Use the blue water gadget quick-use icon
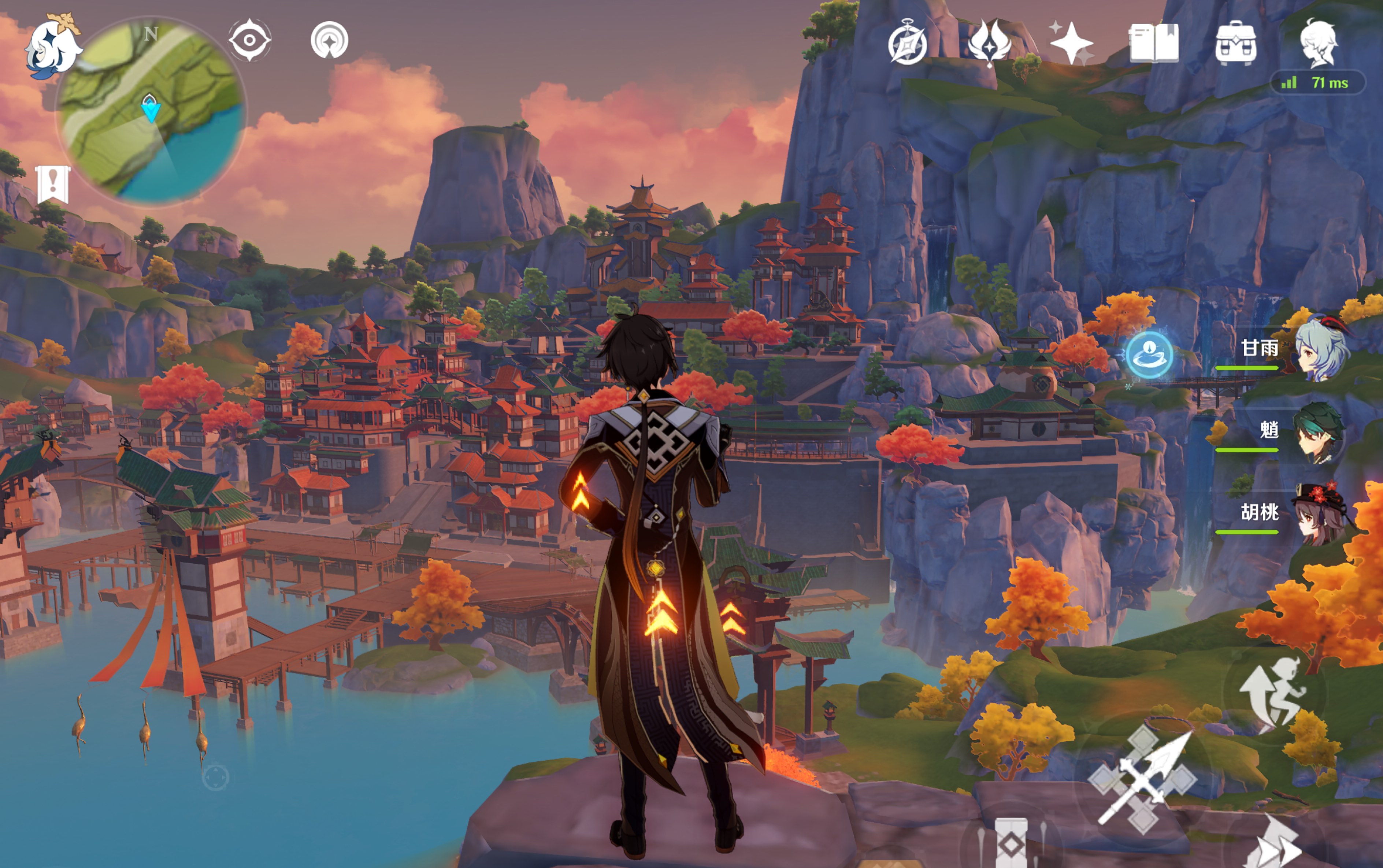Image resolution: width=1383 pixels, height=868 pixels. click(1149, 354)
